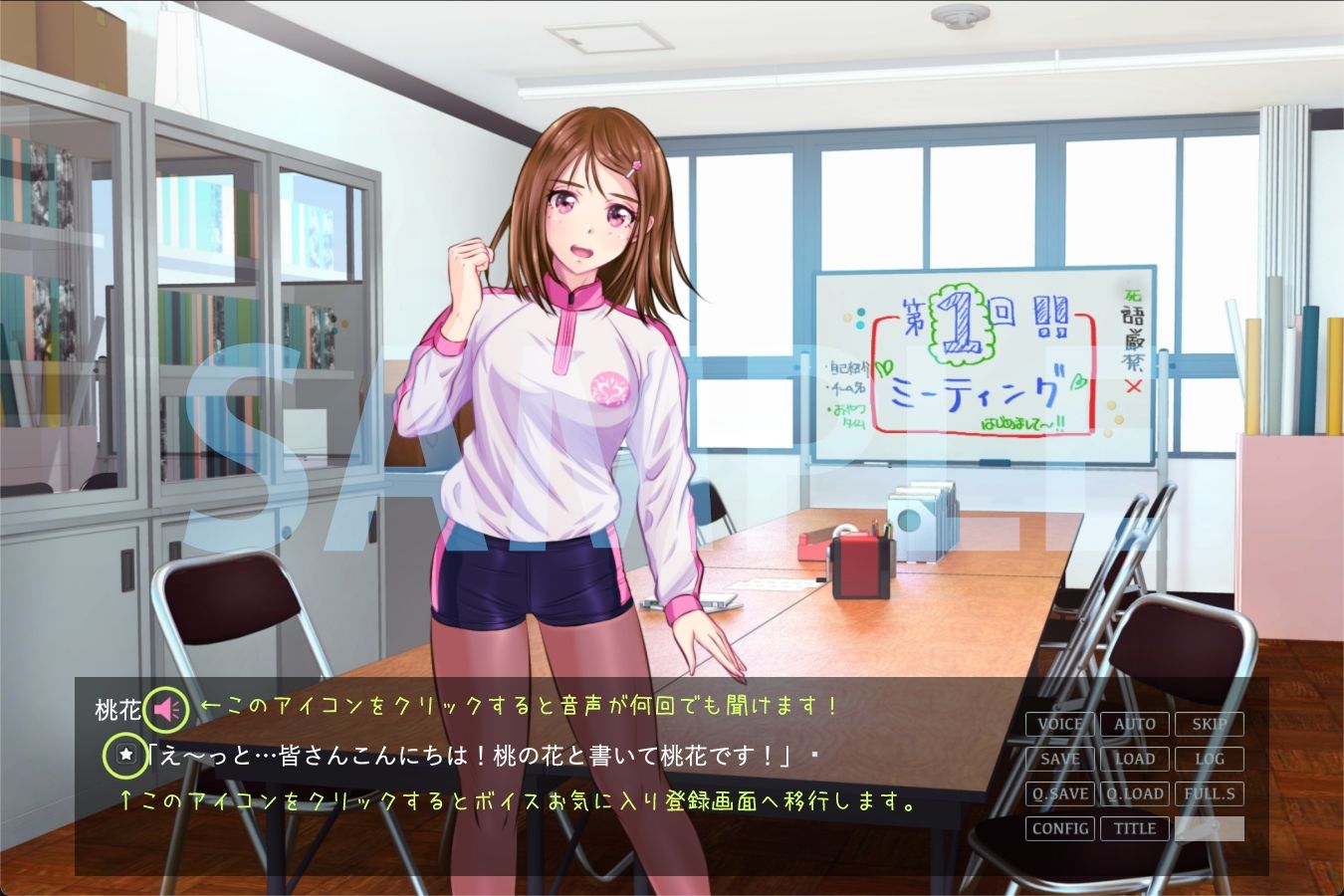The width and height of the screenshot is (1344, 896).
Task: Click Q.LOAD to load the quicksave
Action: [1135, 793]
